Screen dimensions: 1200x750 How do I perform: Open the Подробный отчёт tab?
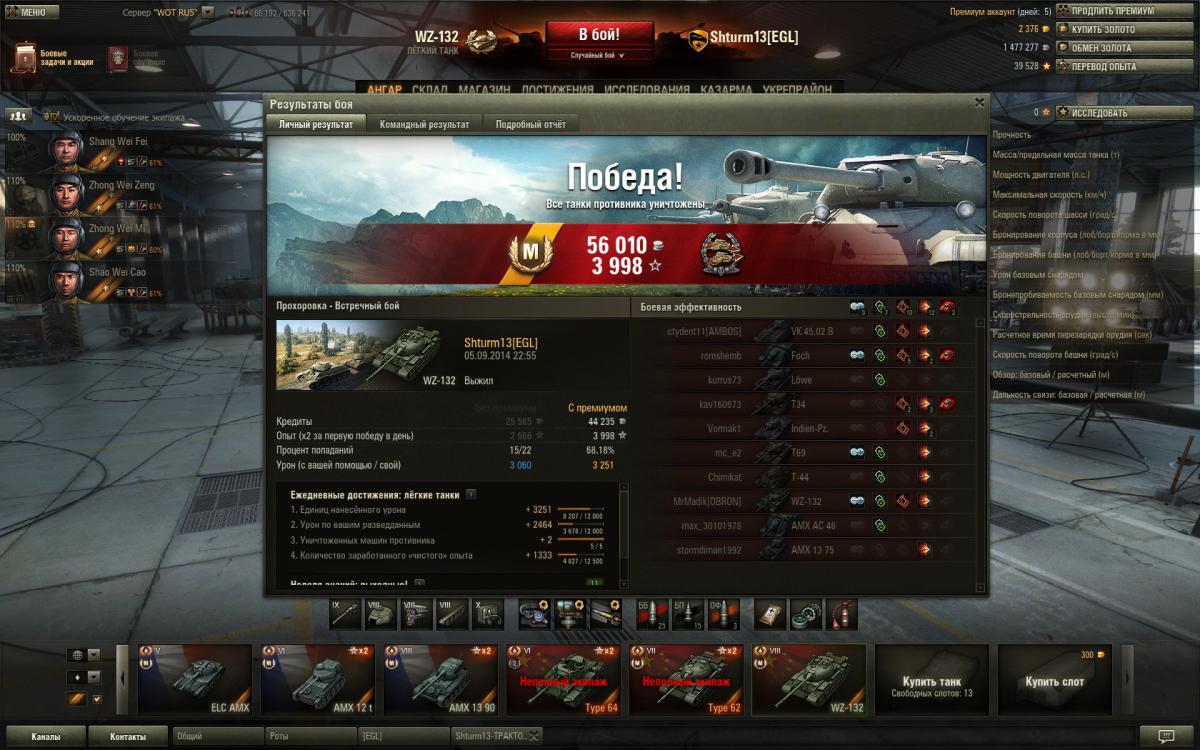[530, 124]
